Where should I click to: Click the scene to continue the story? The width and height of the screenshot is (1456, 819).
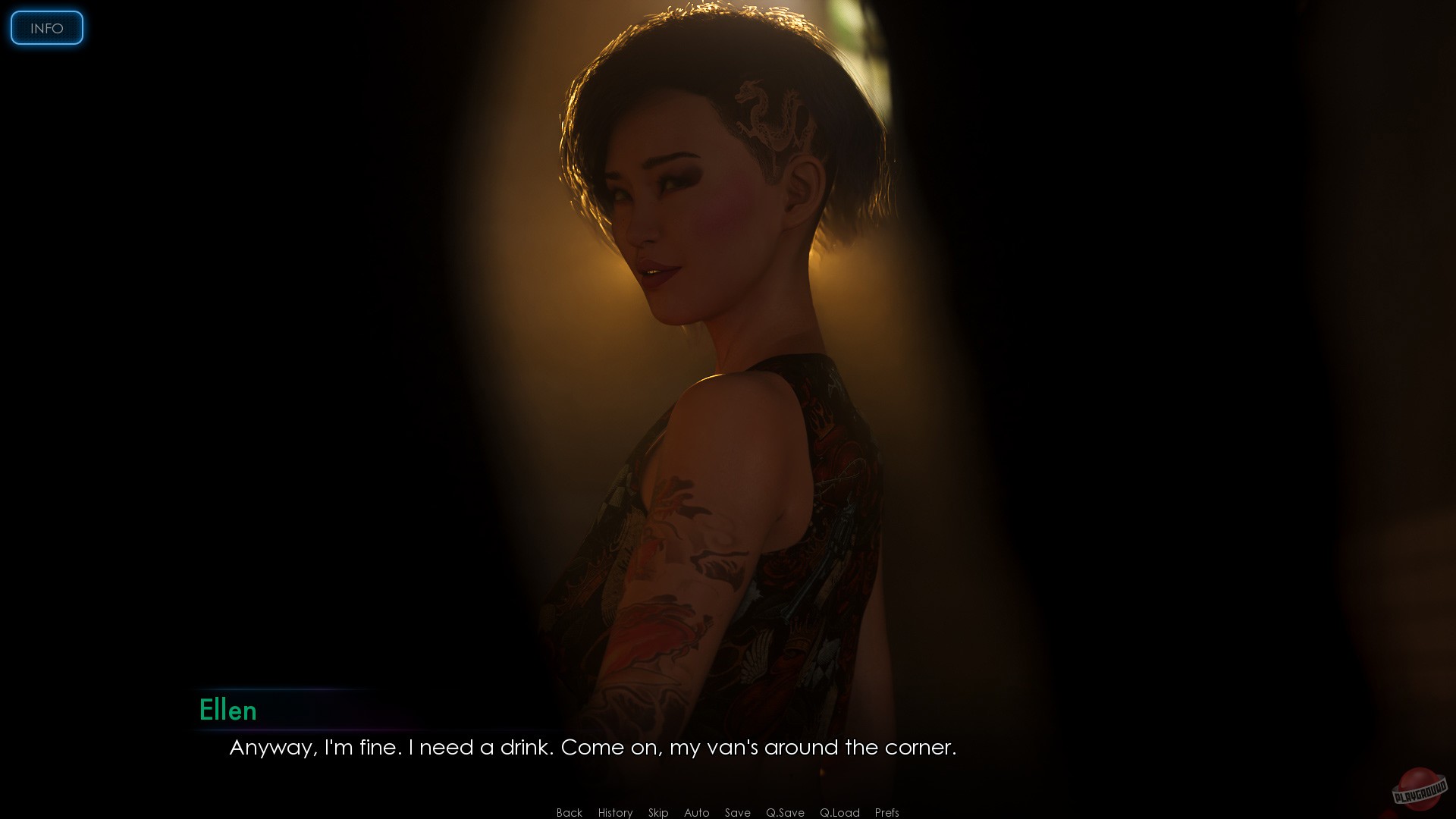[x=728, y=379]
